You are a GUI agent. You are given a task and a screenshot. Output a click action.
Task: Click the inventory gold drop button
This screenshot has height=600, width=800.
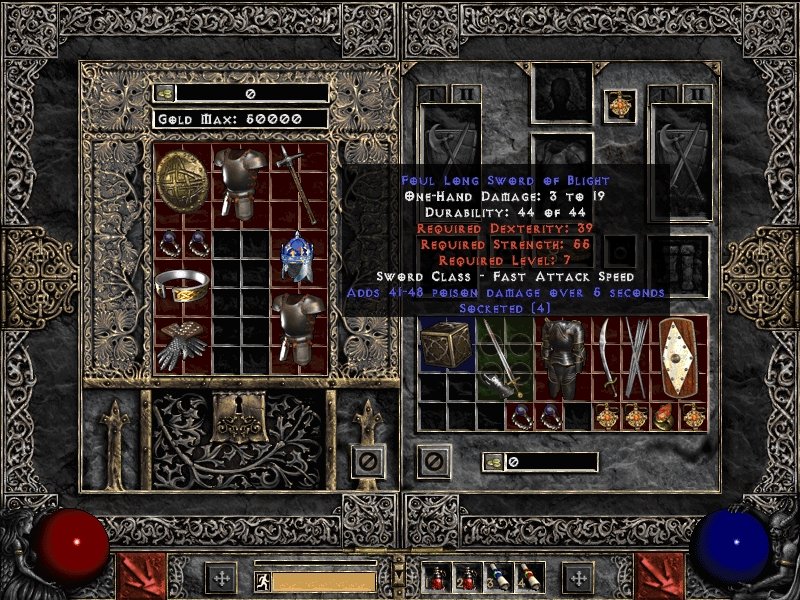[494, 461]
